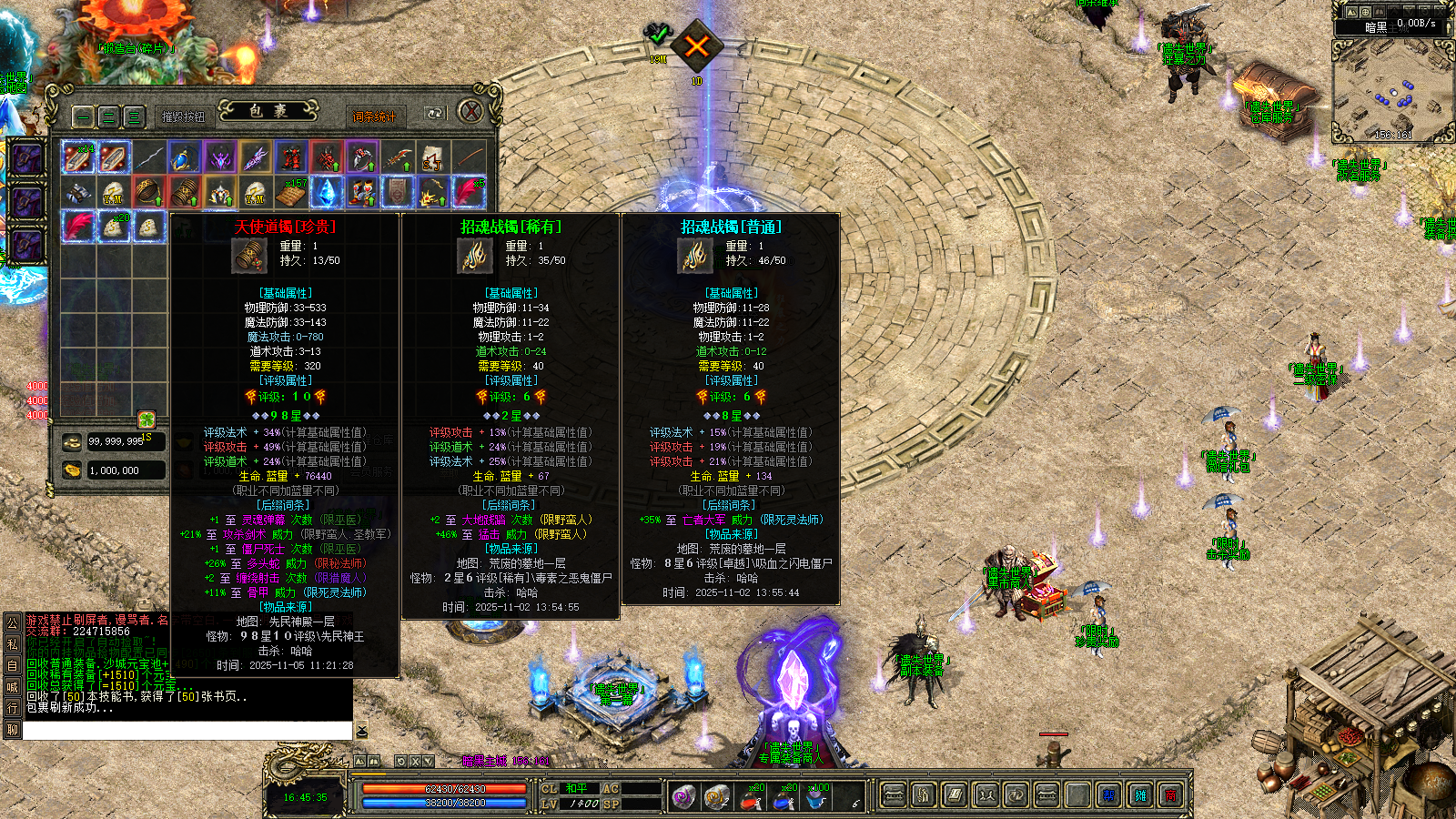Viewport: 1456px width, 819px height.
Task: Close the 包裹 inventory window
Action: point(470,112)
